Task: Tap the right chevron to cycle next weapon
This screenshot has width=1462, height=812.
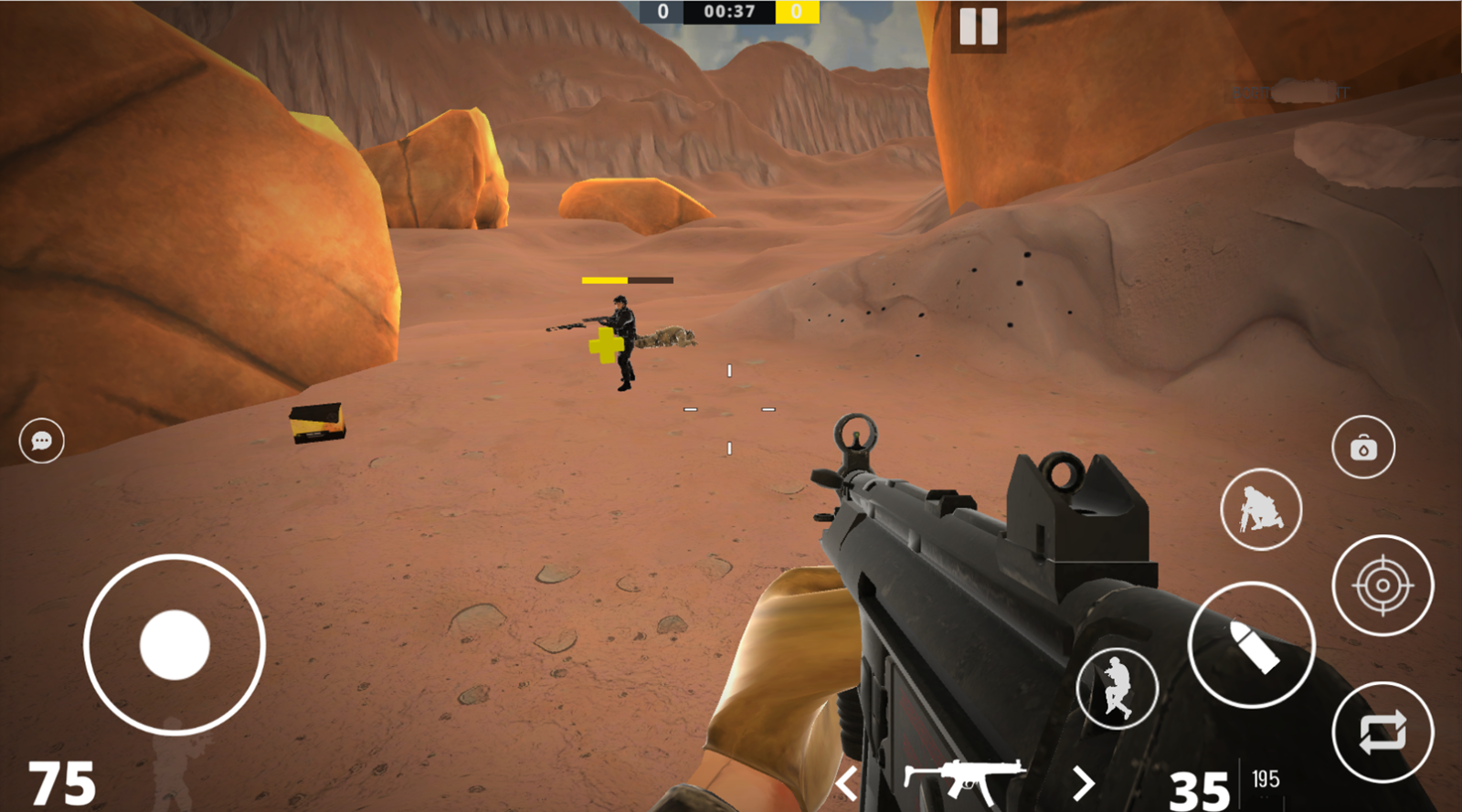Action: [1086, 782]
